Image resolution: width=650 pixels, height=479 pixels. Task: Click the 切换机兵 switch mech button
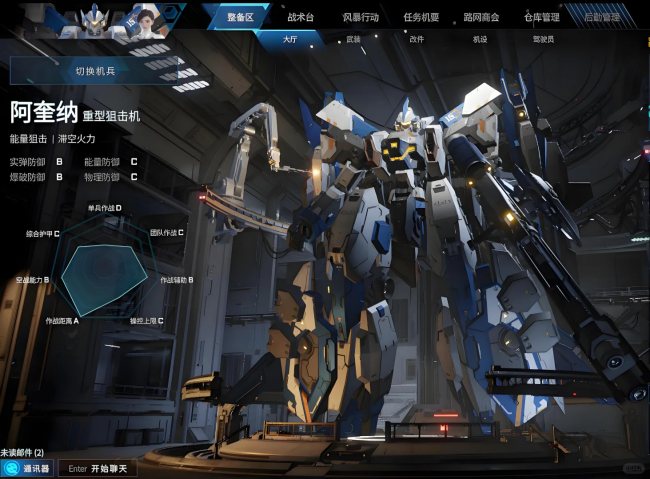95,71
